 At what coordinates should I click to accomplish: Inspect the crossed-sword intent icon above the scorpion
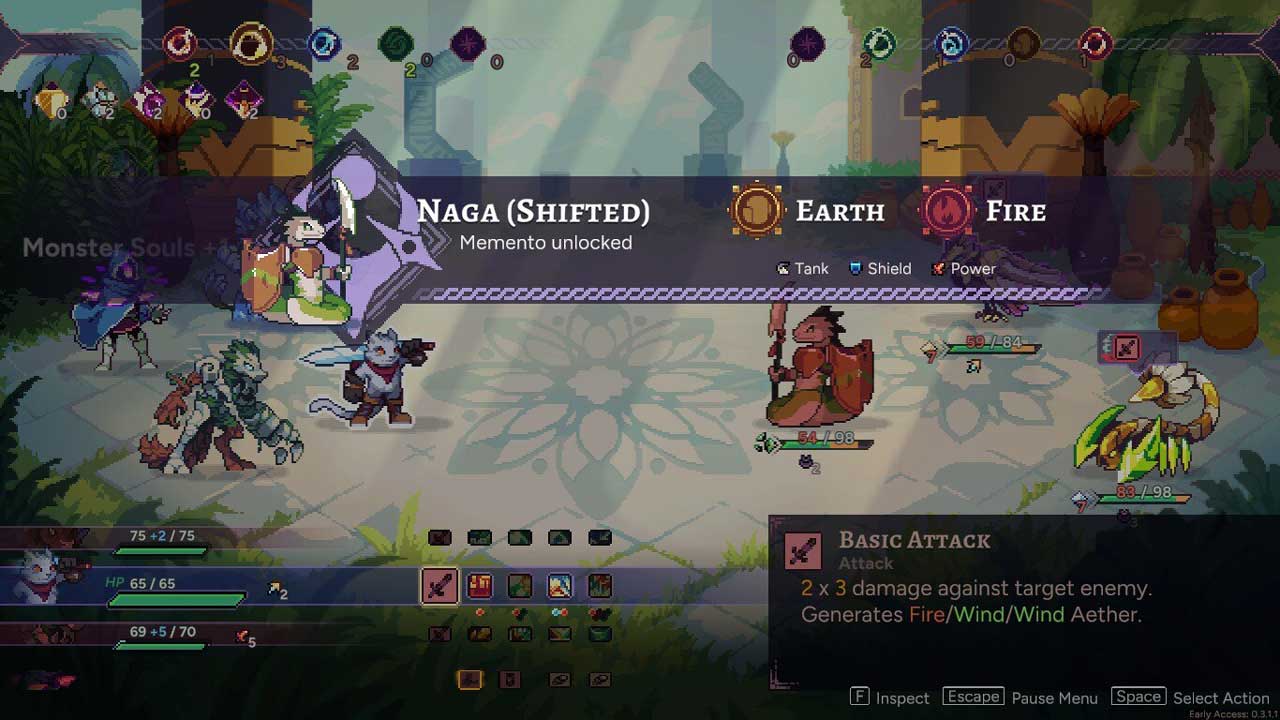(1125, 348)
